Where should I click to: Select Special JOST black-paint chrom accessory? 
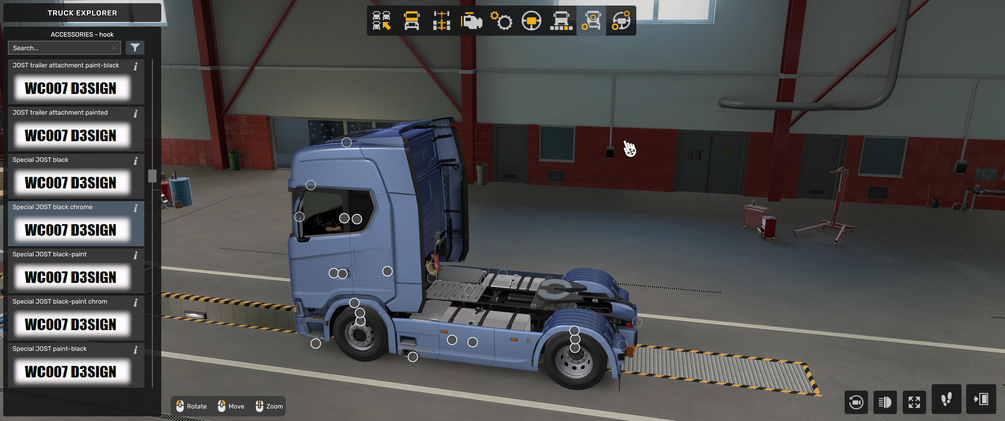tap(71, 324)
